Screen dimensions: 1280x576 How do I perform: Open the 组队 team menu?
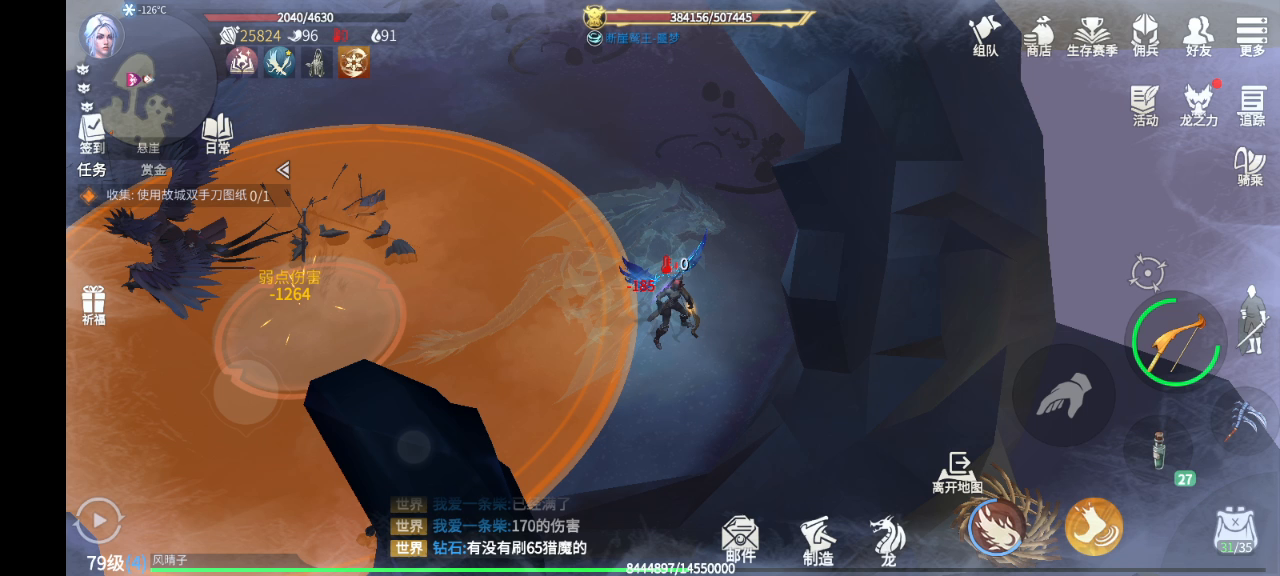[985, 35]
